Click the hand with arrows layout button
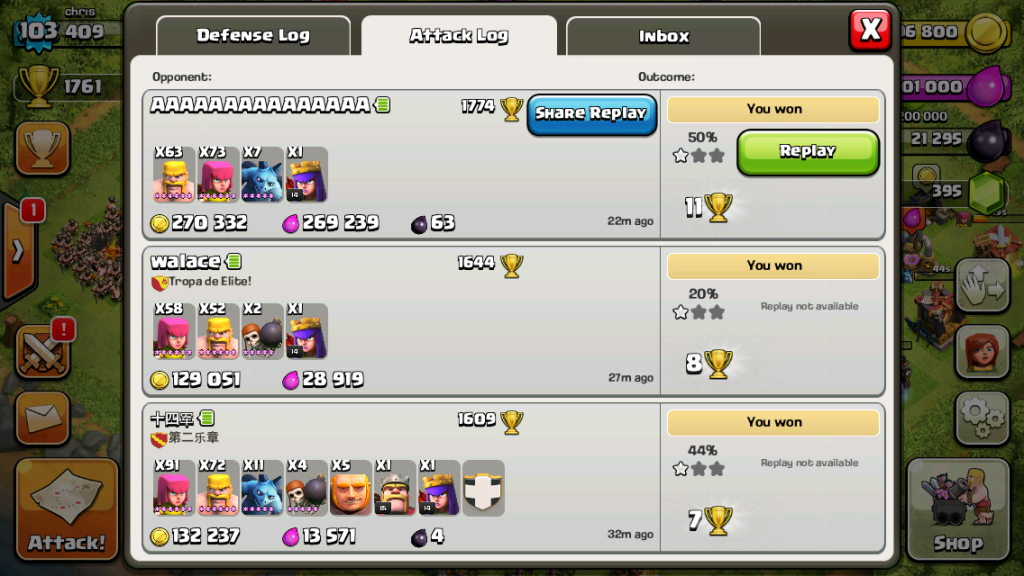Screen dimensions: 1024x576 coord(982,287)
